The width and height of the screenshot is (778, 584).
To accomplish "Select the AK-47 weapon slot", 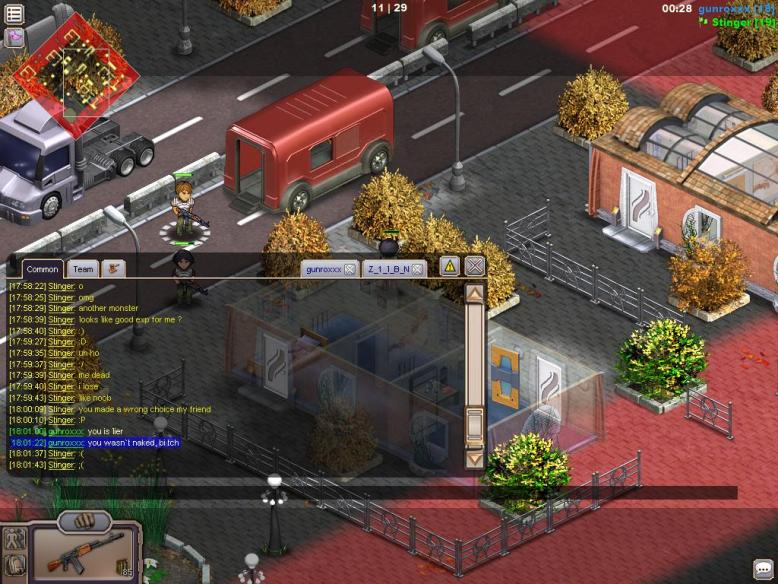I will (83, 554).
